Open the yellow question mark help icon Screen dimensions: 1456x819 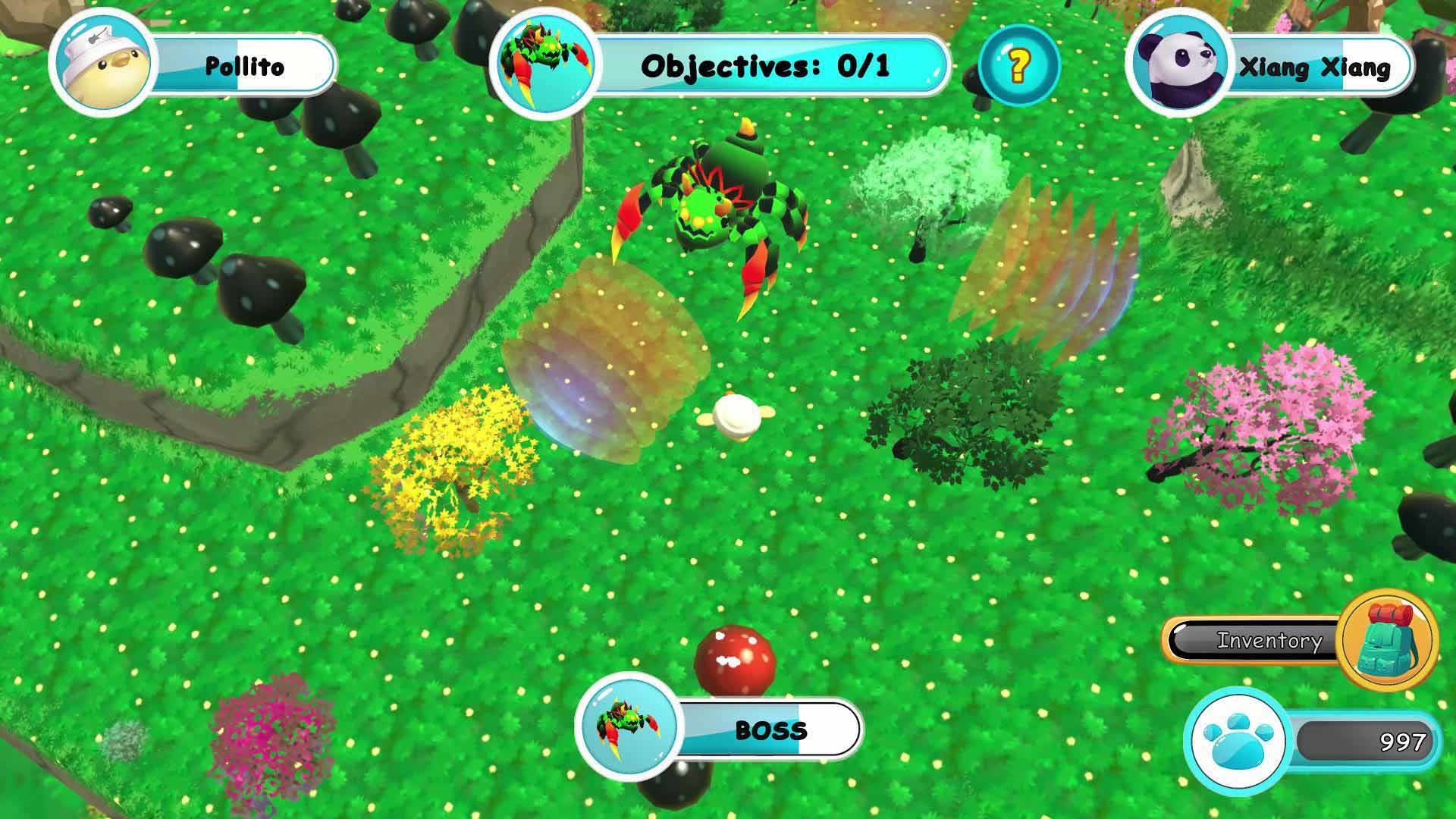pyautogui.click(x=1018, y=65)
